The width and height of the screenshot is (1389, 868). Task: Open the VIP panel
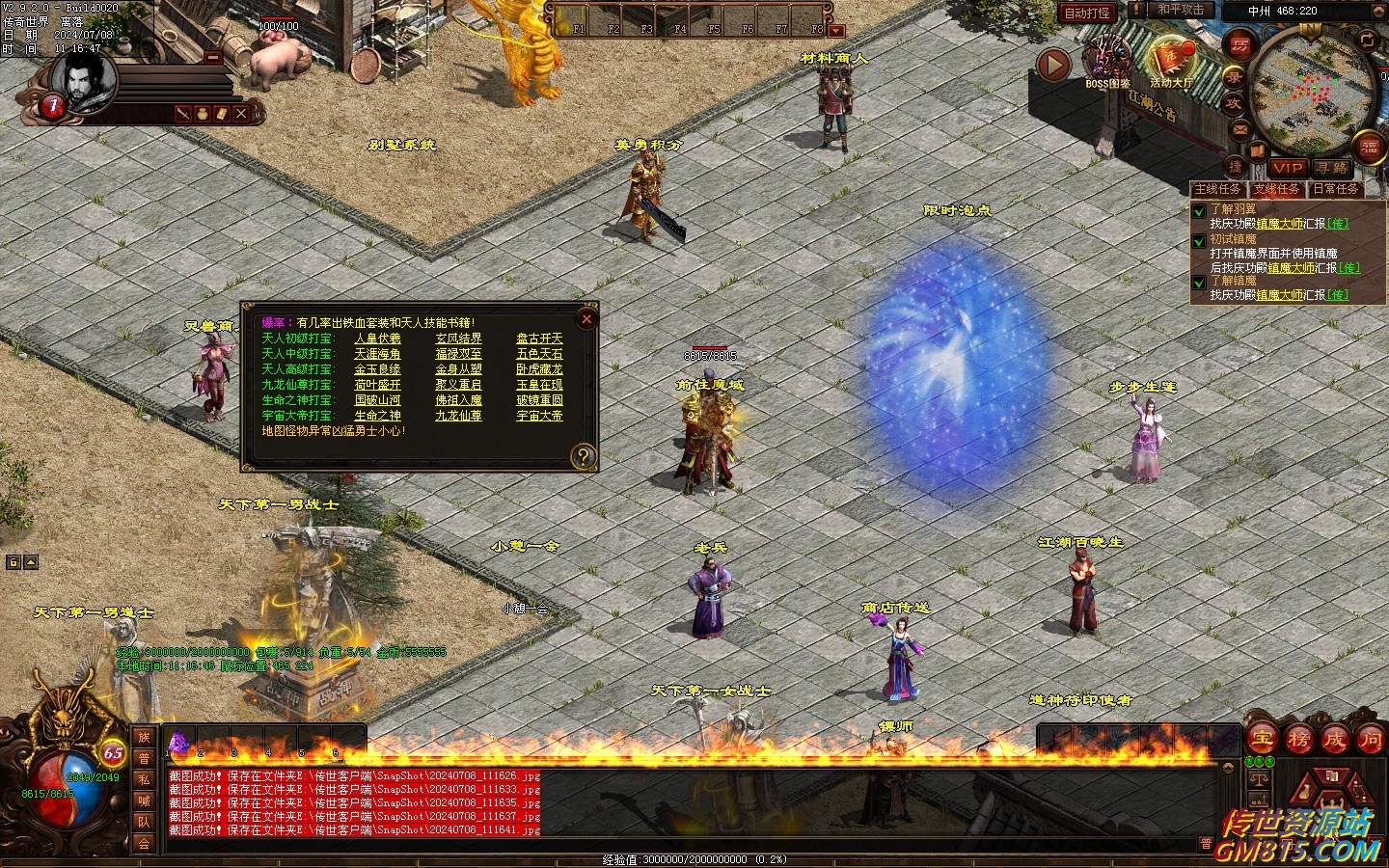(1287, 168)
